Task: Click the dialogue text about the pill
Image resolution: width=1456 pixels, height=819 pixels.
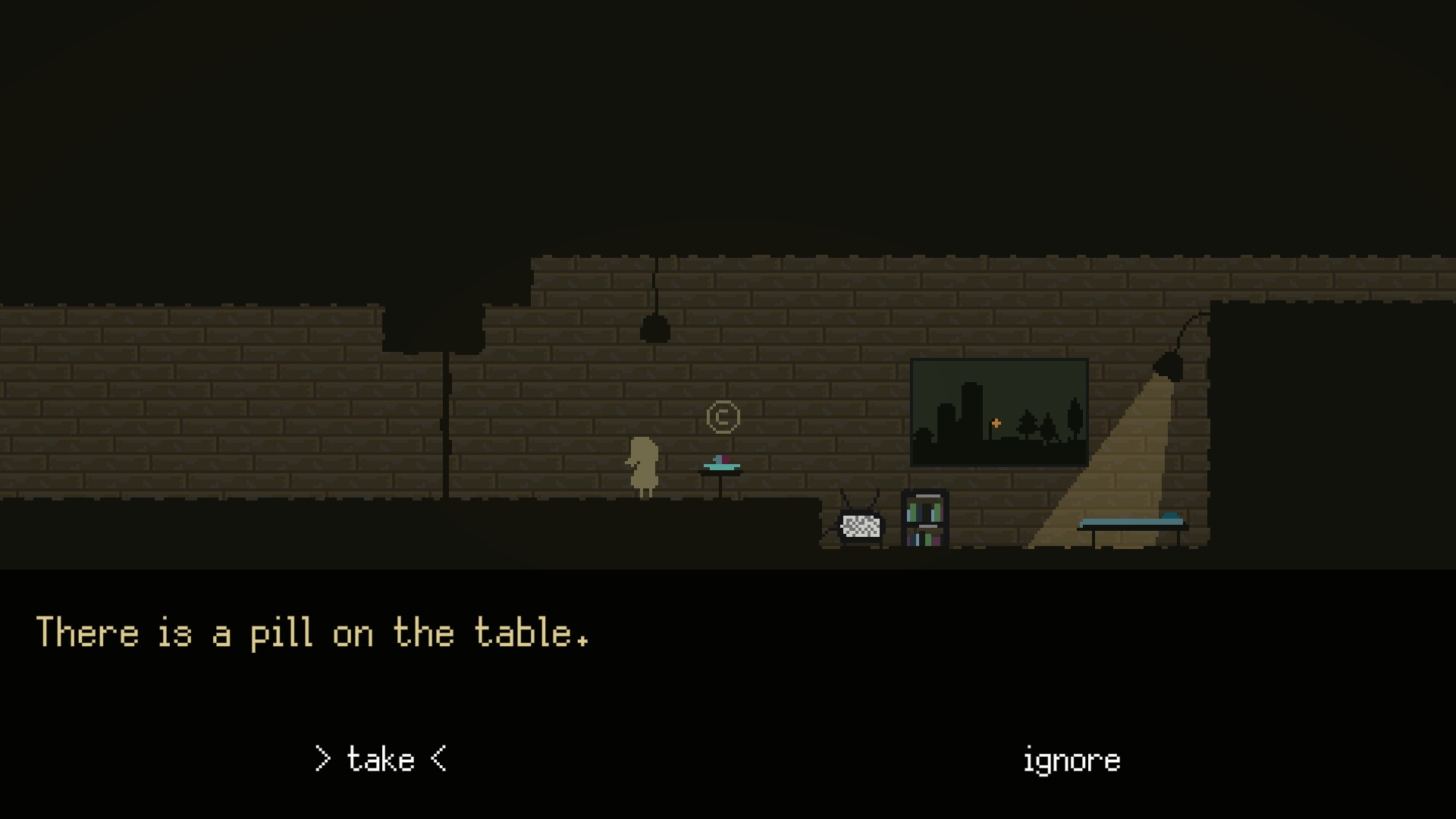Action: [313, 633]
